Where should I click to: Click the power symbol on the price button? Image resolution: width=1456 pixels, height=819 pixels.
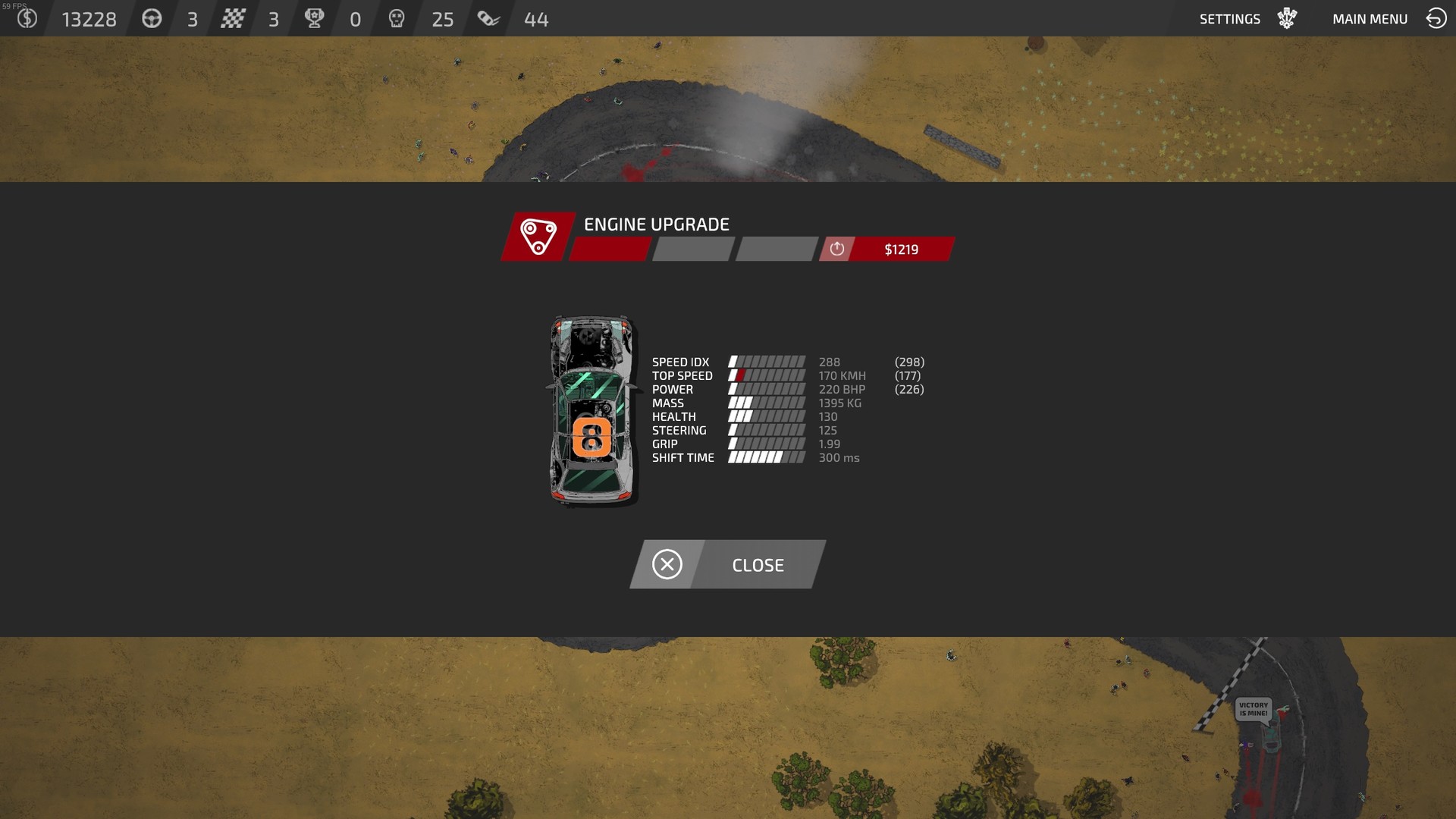click(x=836, y=249)
